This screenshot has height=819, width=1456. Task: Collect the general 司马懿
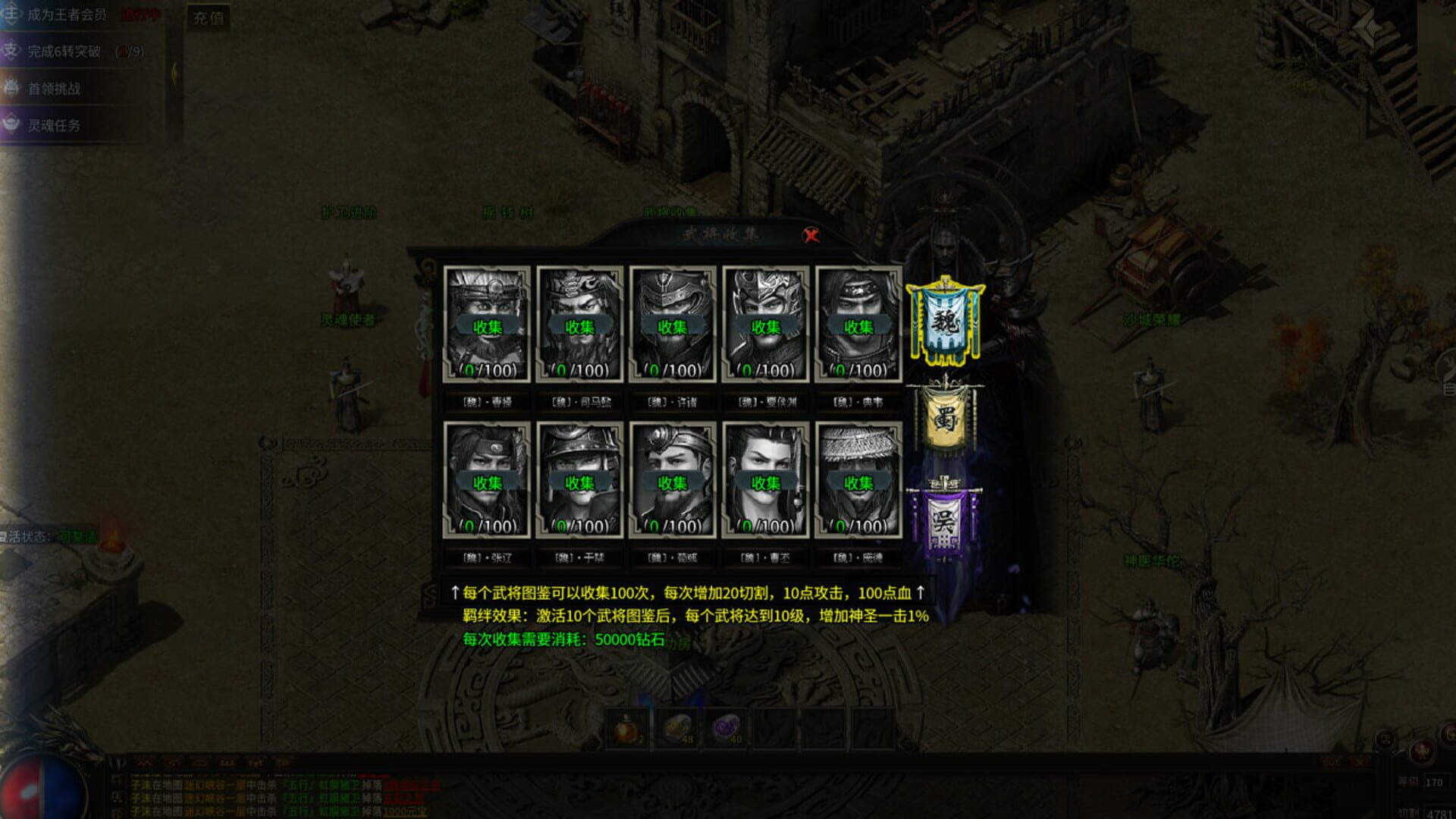tap(580, 325)
